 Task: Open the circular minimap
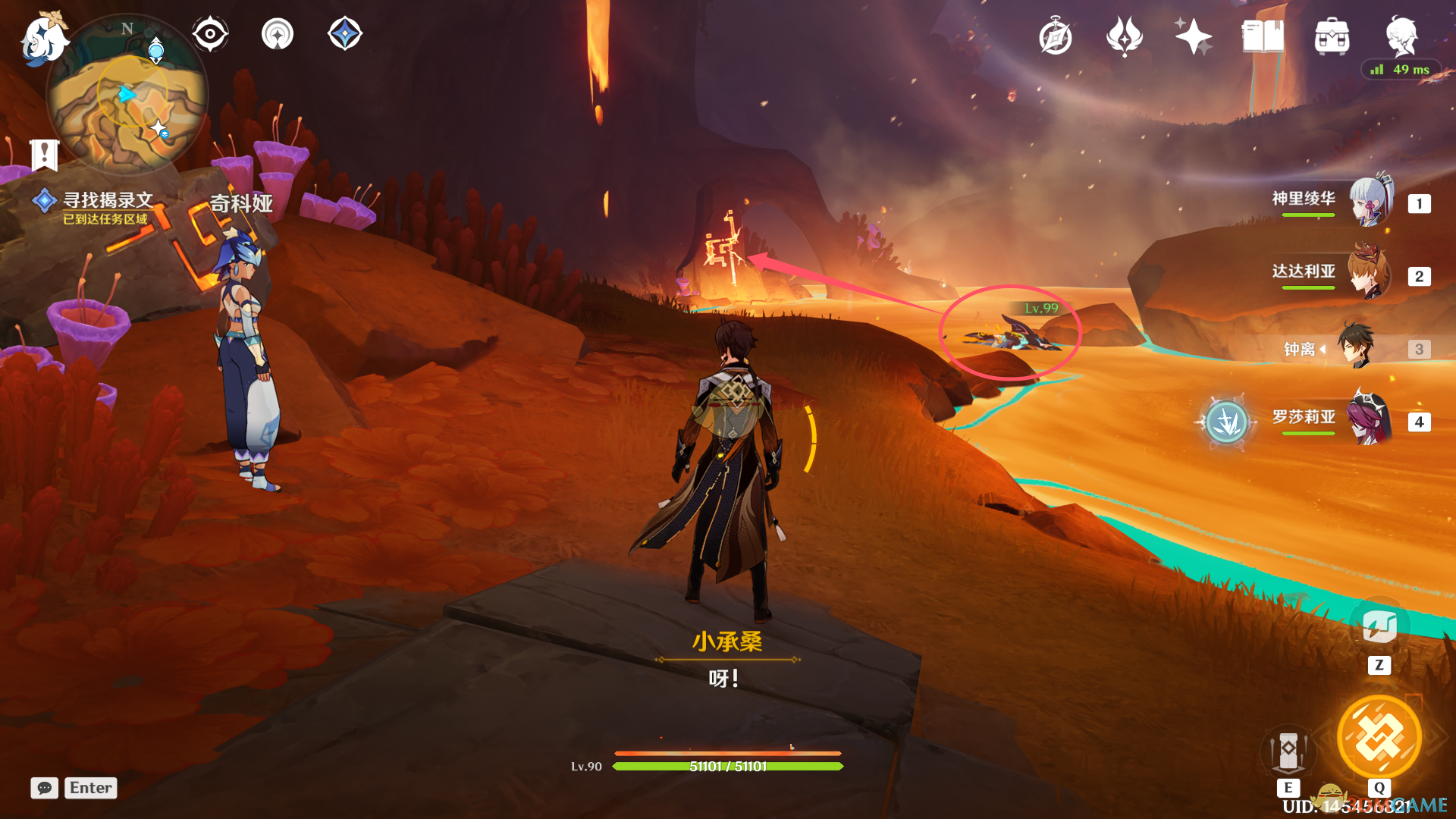click(127, 96)
